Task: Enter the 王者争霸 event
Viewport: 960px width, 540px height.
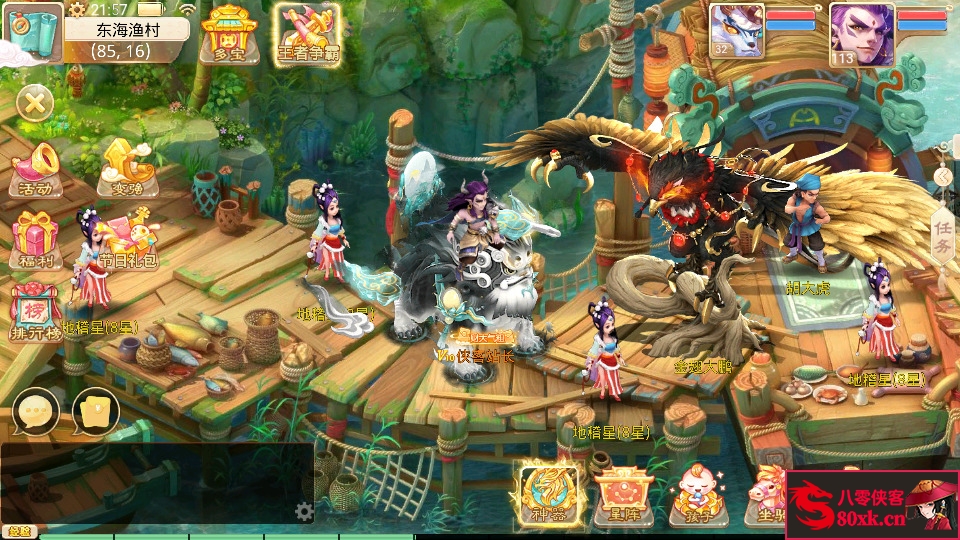Action: pos(308,33)
